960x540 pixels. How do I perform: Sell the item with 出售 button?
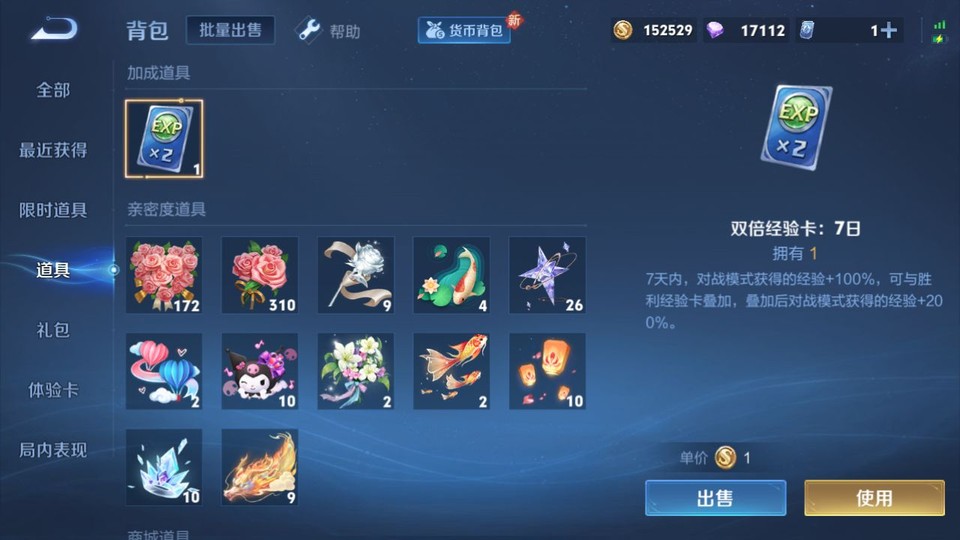(x=715, y=498)
